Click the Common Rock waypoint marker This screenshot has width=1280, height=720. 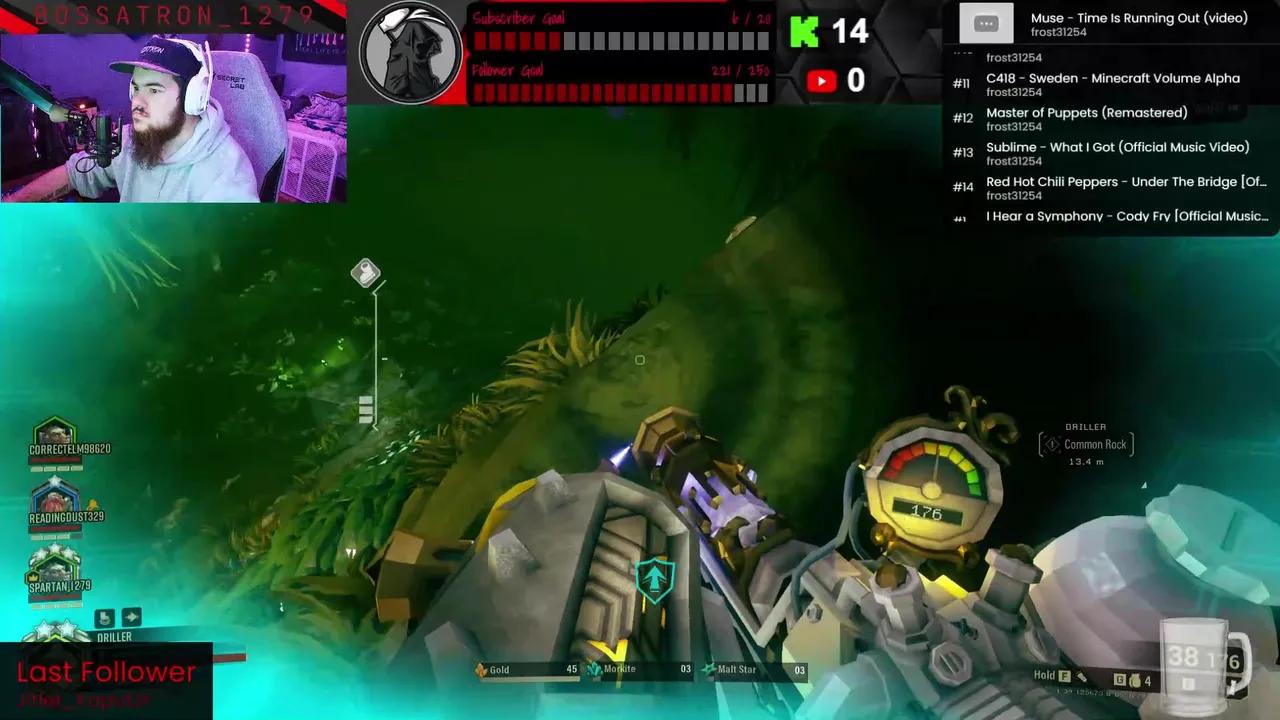(x=1087, y=444)
